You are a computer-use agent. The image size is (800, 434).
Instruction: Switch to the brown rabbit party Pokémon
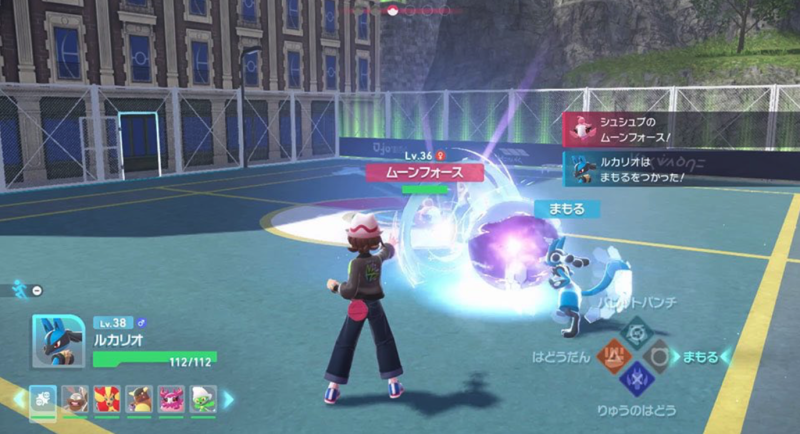[x=75, y=399]
